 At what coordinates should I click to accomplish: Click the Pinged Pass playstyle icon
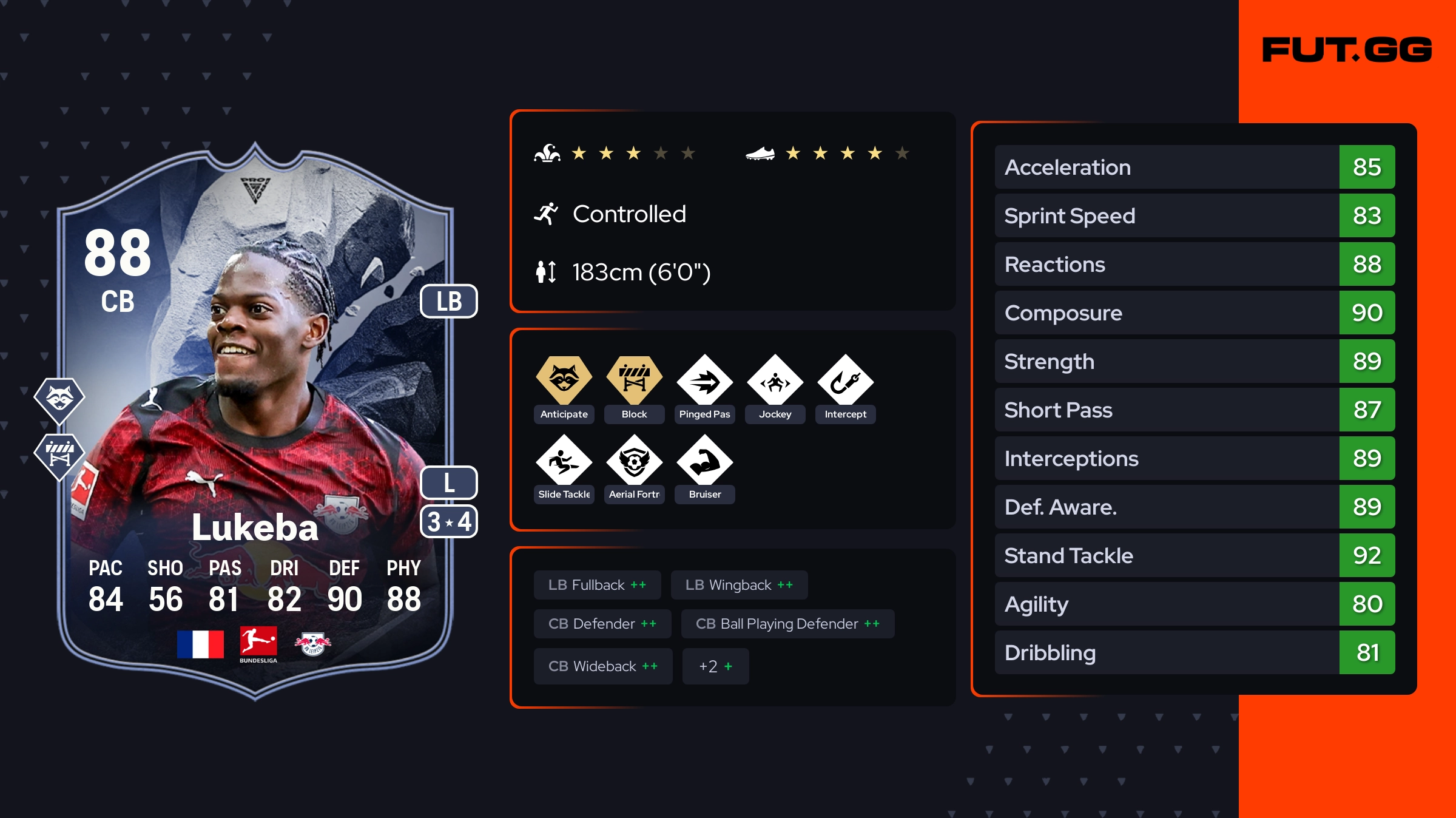pos(705,382)
